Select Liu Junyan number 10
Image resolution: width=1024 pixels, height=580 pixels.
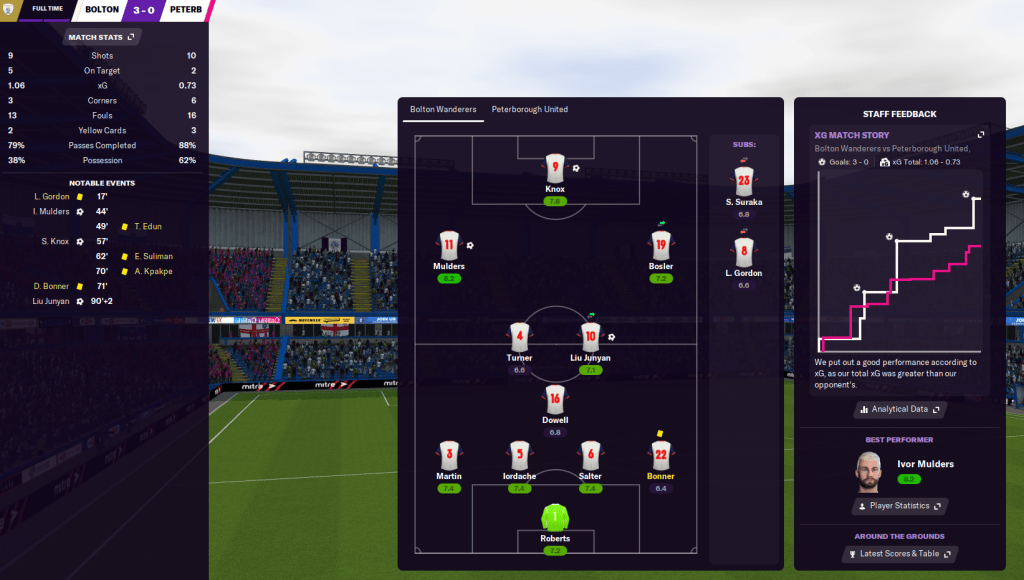point(590,337)
